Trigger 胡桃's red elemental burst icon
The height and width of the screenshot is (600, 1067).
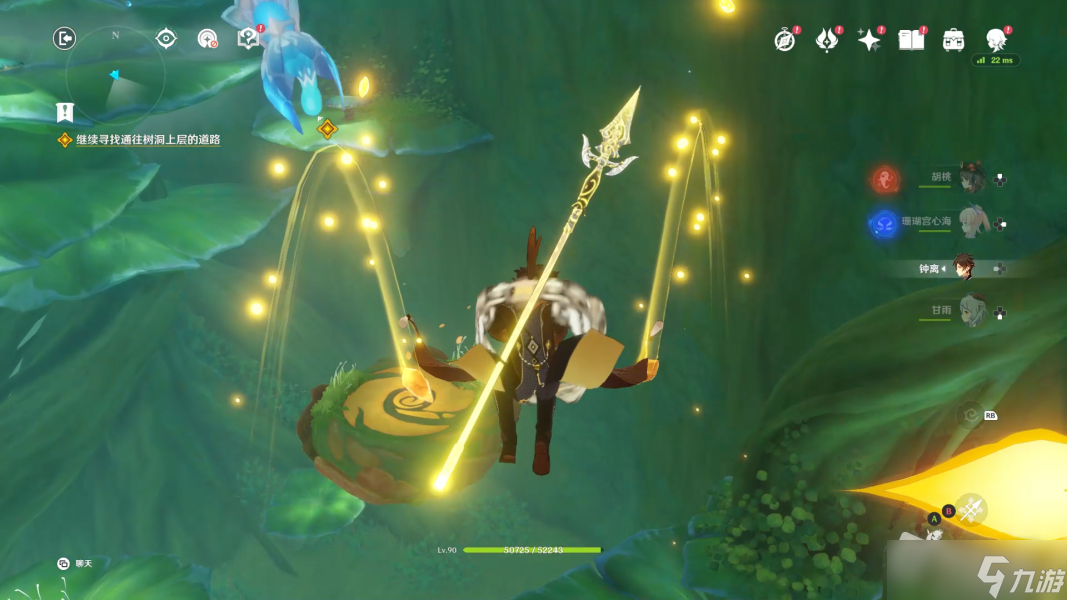(x=885, y=180)
